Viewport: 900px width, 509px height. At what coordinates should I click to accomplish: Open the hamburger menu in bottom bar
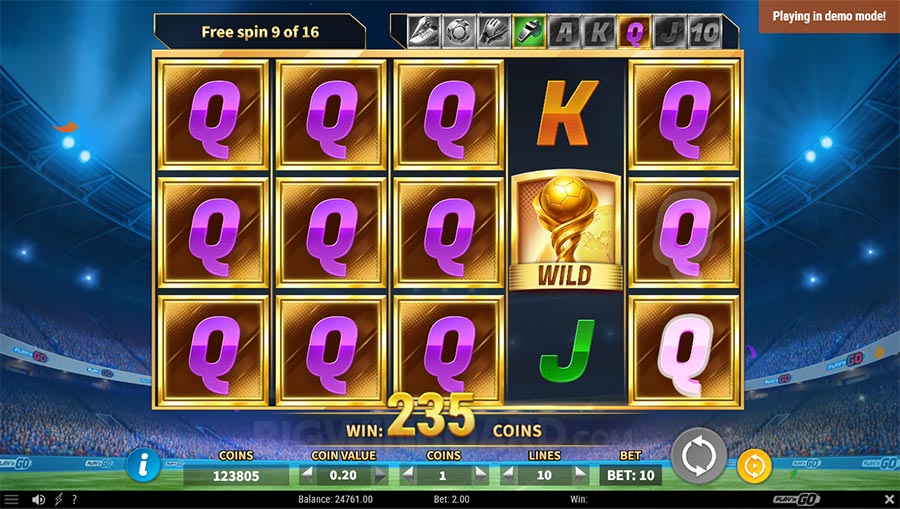12,499
